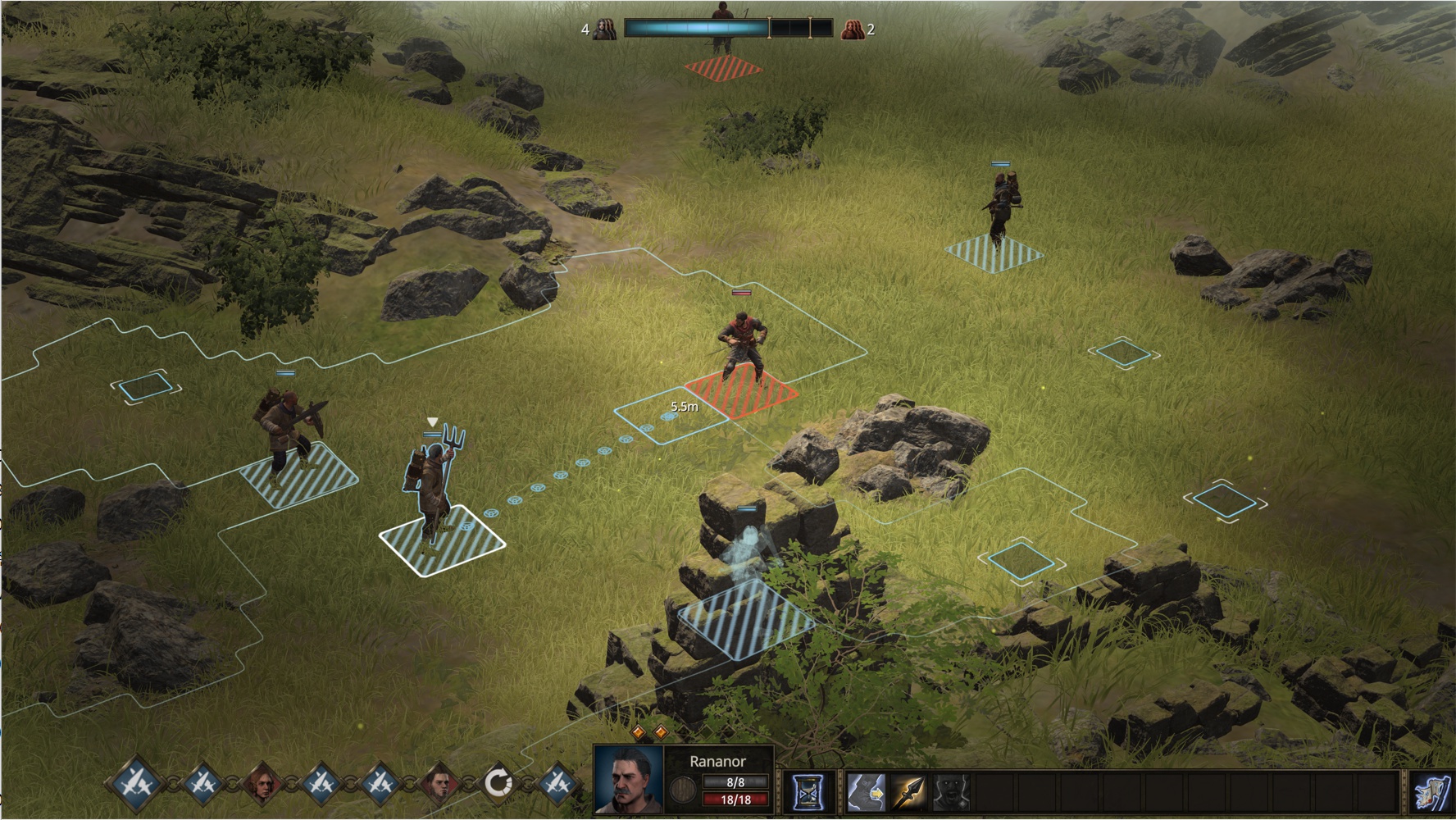Activate the boot movement ability

tap(865, 792)
